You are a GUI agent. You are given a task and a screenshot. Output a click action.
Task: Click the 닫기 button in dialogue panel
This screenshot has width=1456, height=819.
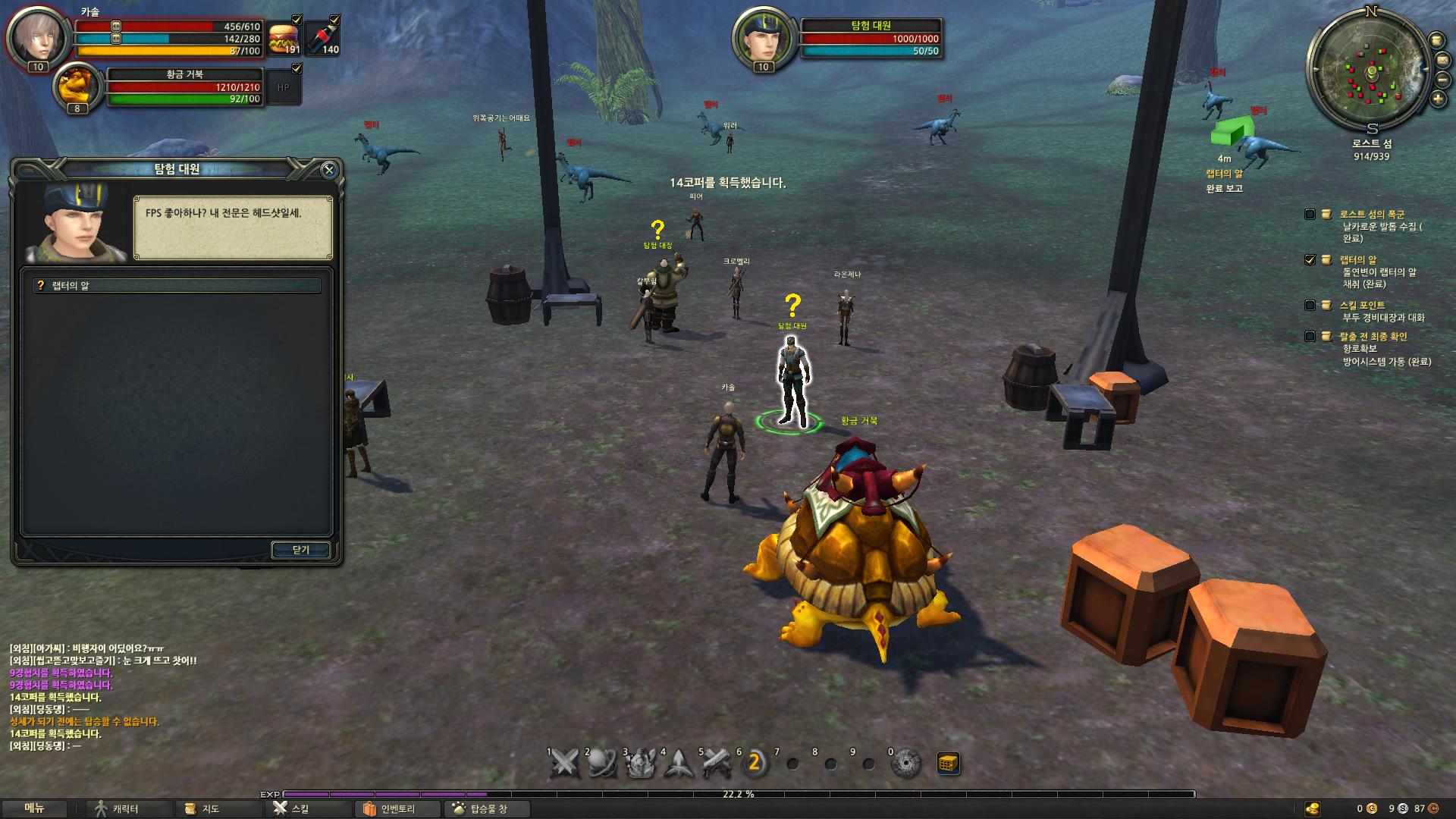point(300,550)
